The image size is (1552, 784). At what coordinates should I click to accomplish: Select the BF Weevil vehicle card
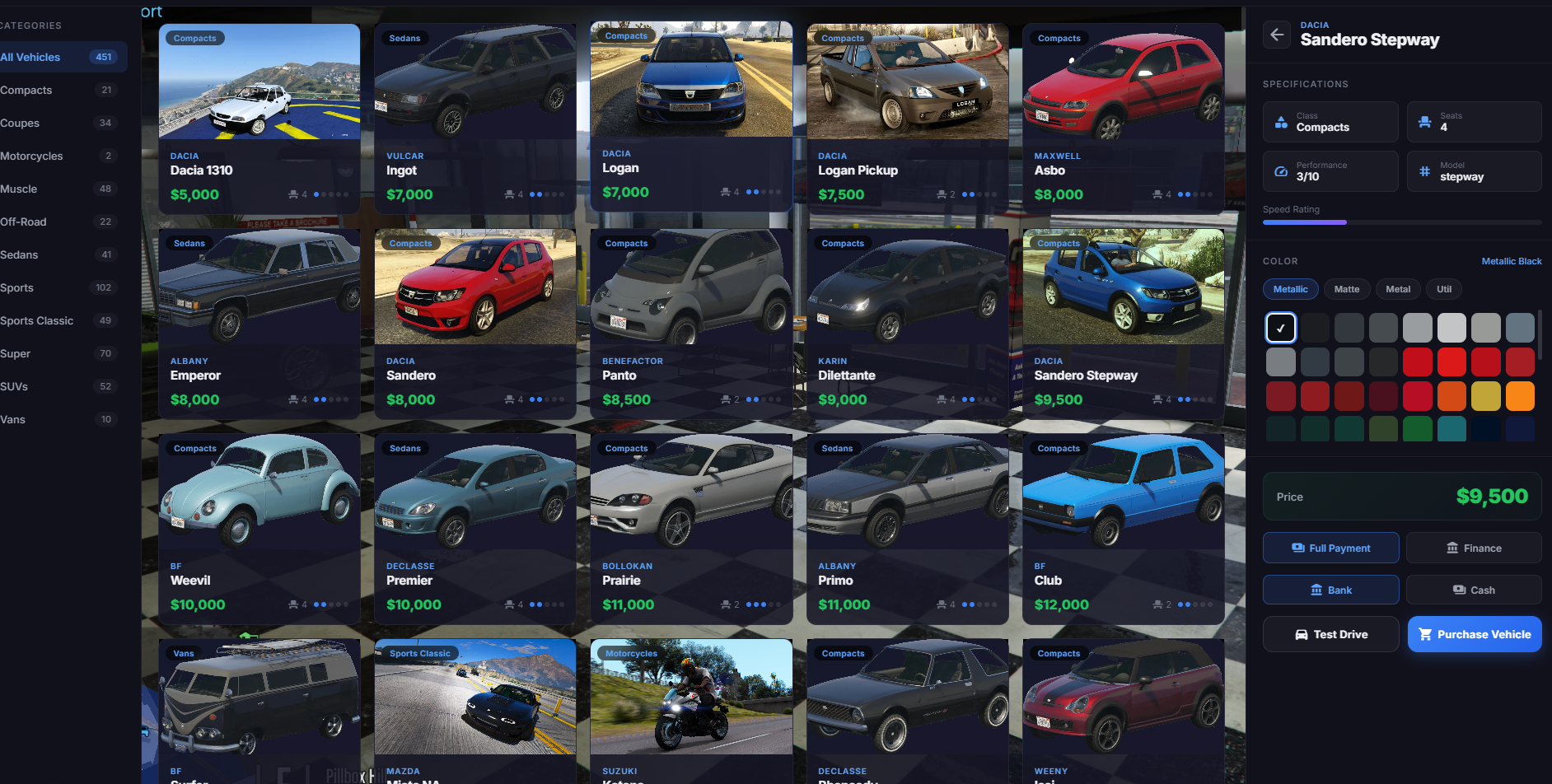tap(259, 529)
